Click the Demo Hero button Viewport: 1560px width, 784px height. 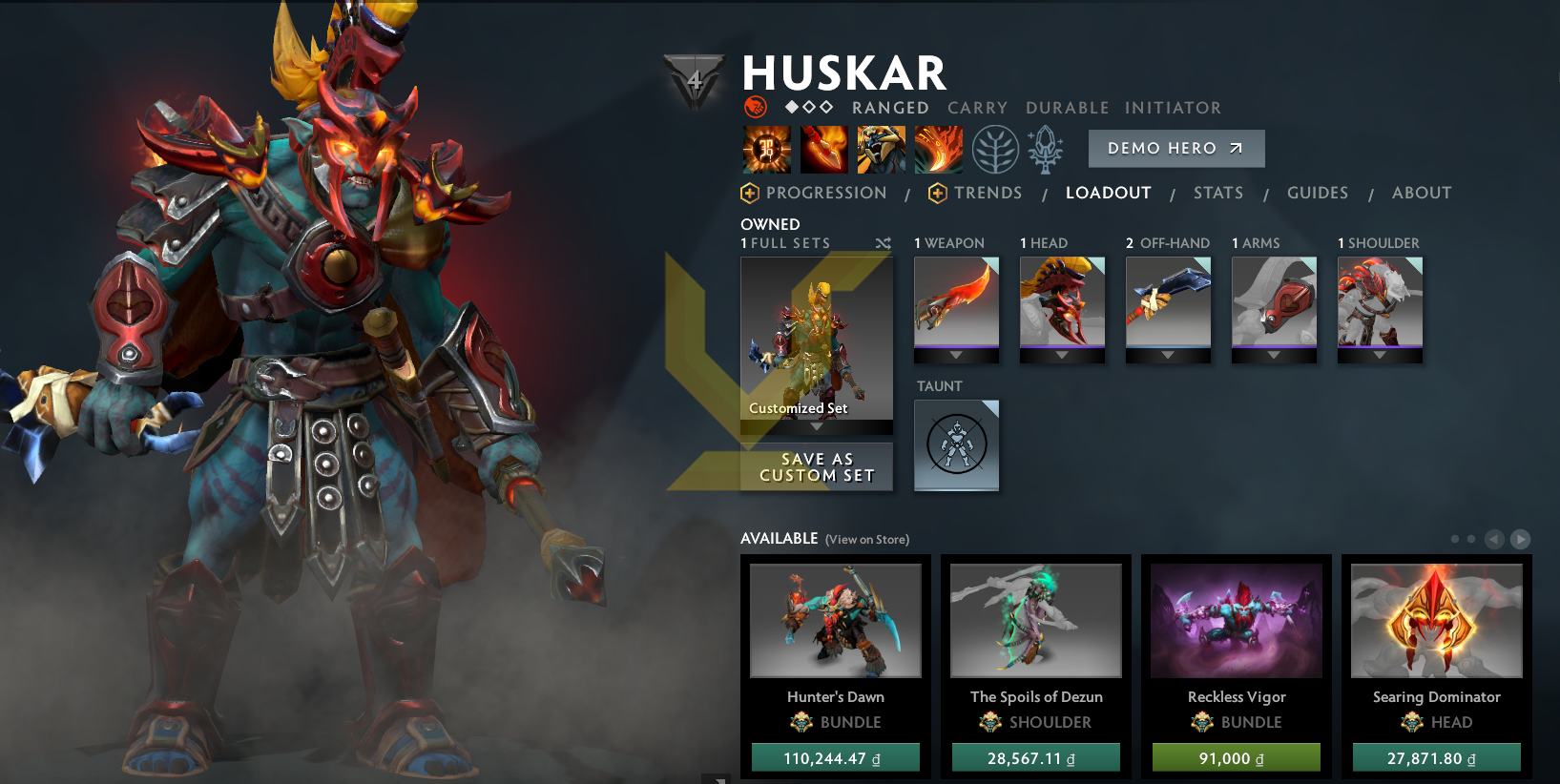click(x=1175, y=149)
